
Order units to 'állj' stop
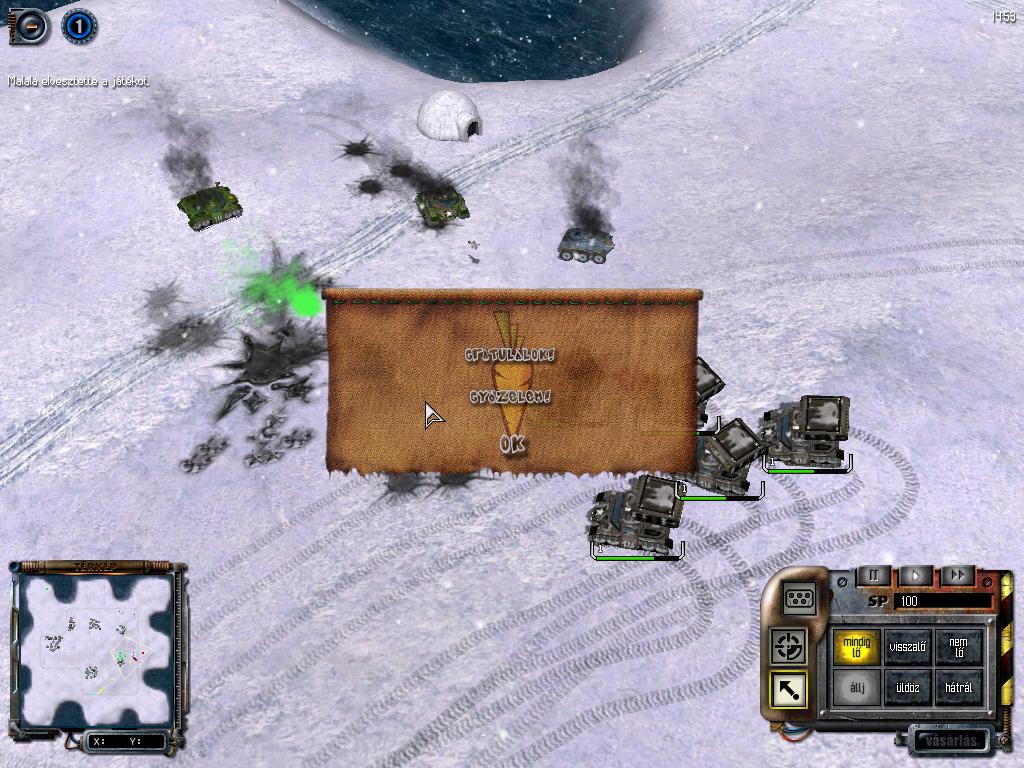pyautogui.click(x=857, y=688)
